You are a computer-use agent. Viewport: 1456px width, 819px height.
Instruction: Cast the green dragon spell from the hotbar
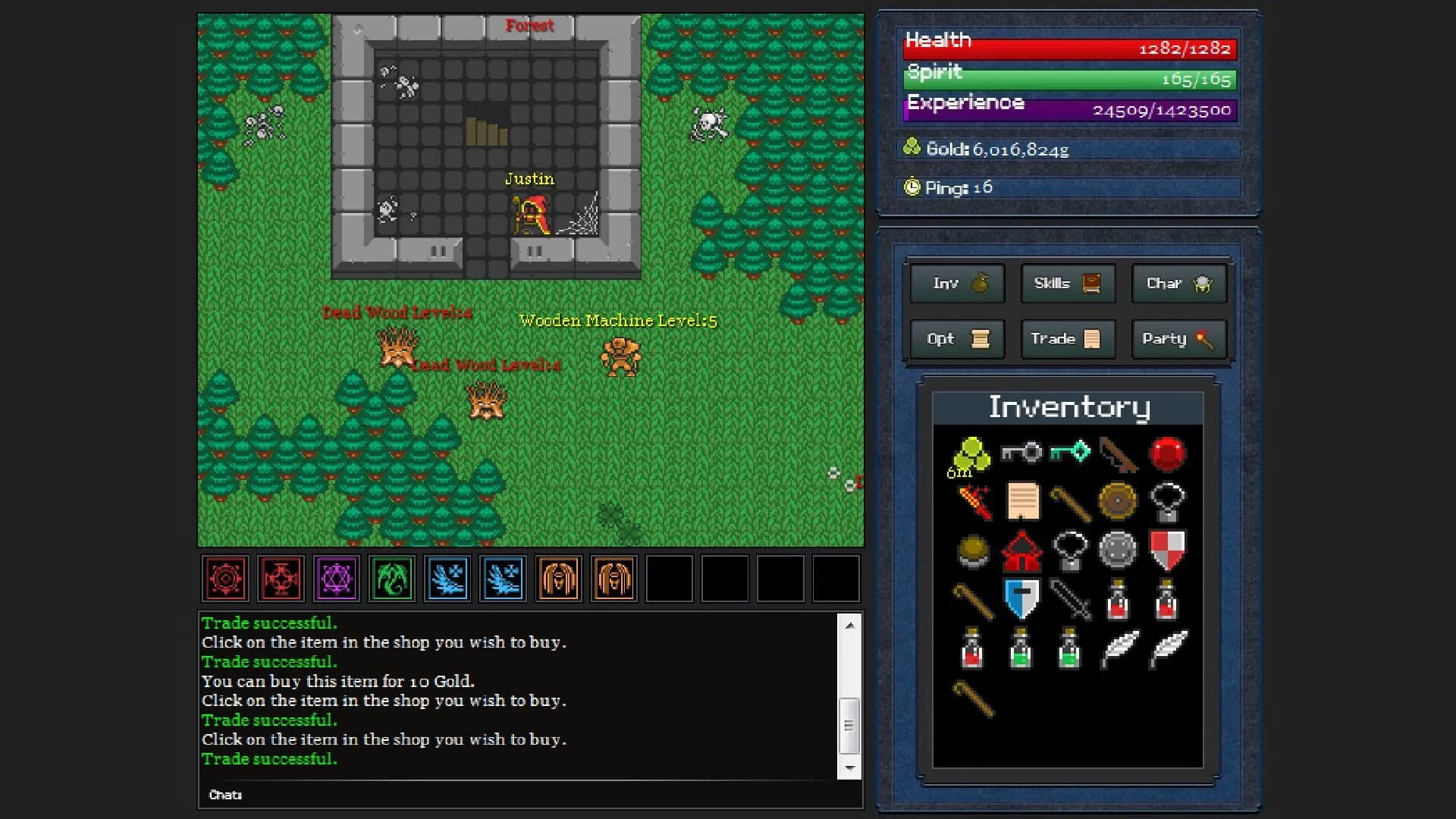tap(393, 578)
